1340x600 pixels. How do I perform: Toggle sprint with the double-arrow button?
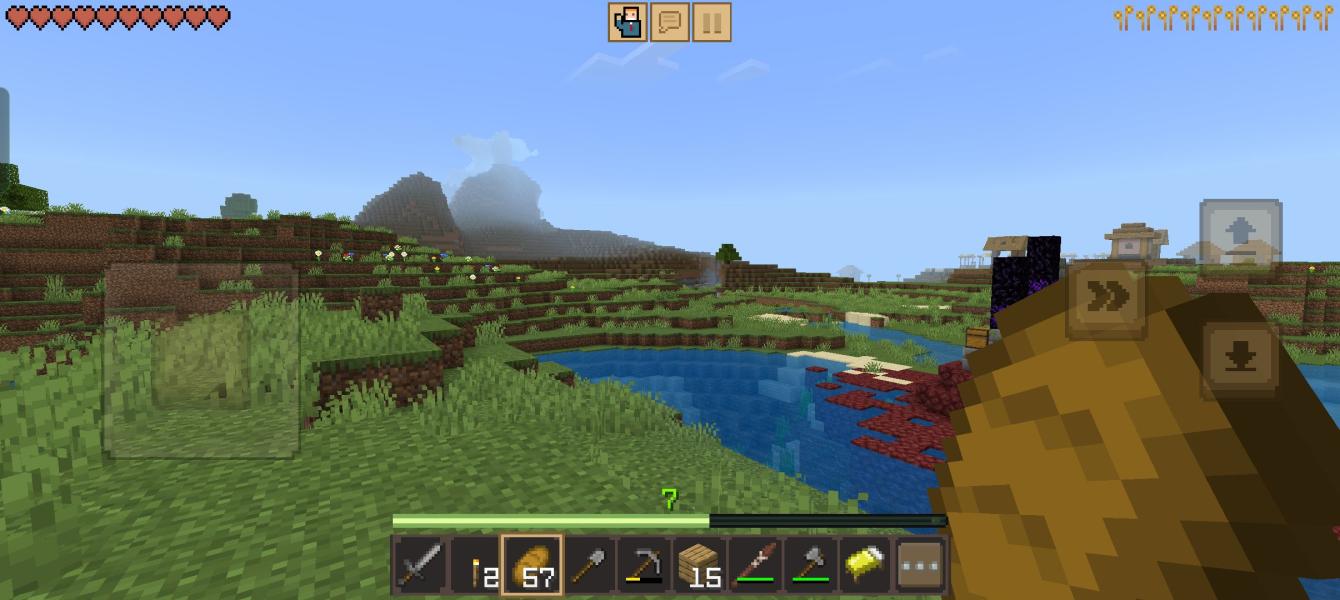1107,297
